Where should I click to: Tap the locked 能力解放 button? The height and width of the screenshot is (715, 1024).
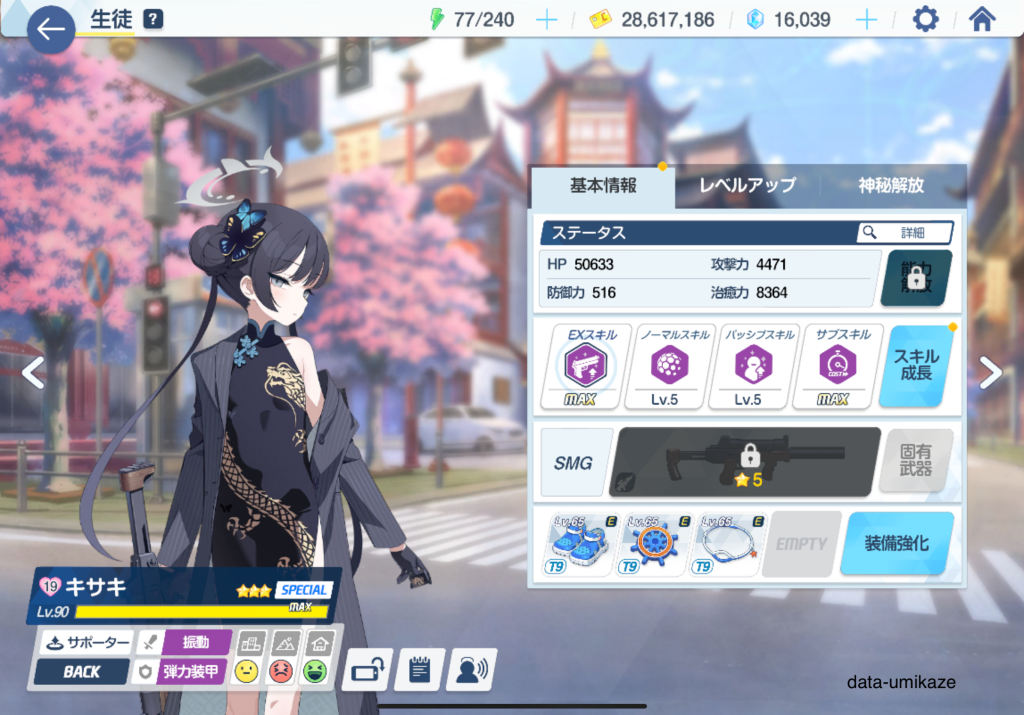916,277
